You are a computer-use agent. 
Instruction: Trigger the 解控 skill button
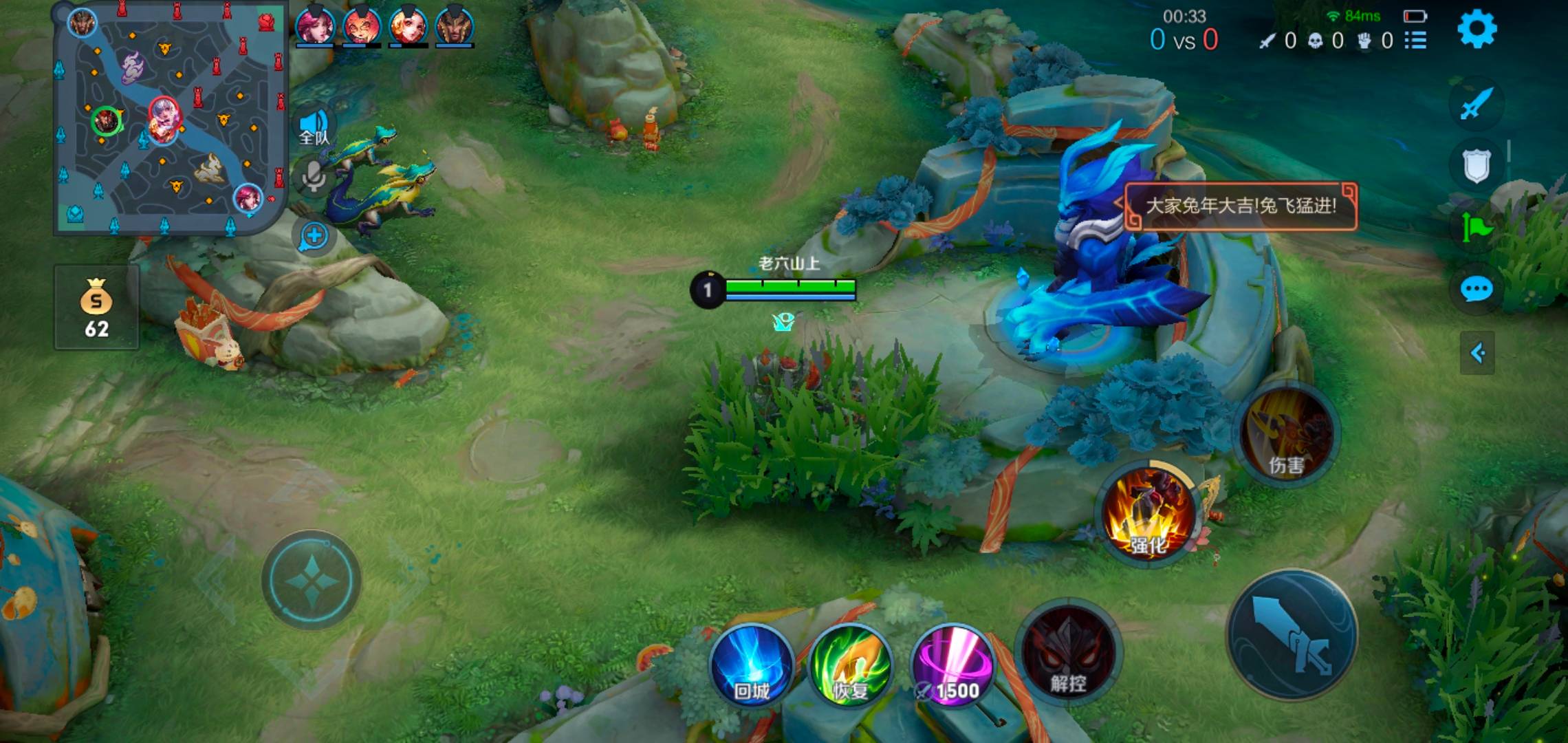[1068, 652]
